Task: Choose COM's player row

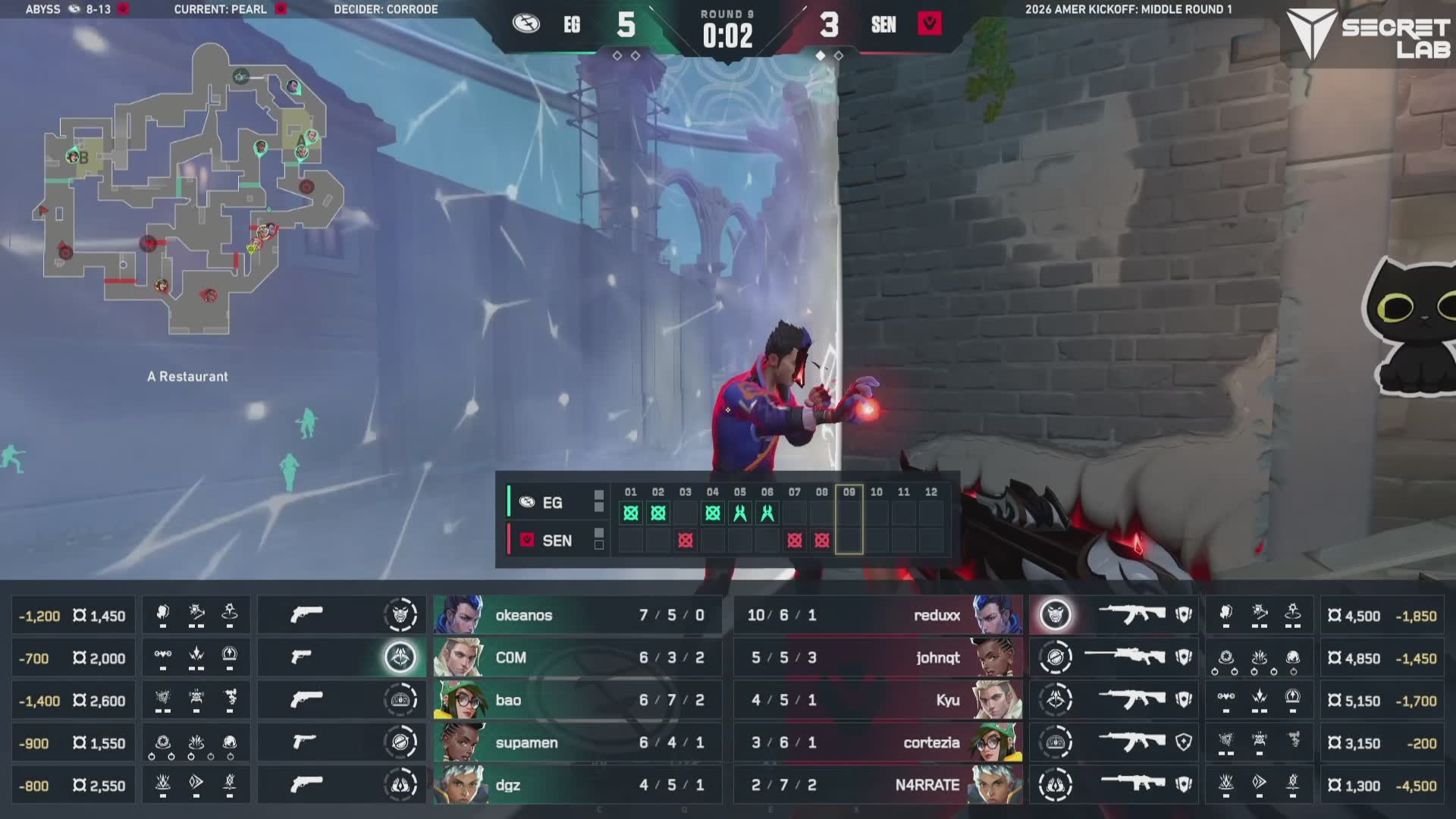Action: click(576, 657)
